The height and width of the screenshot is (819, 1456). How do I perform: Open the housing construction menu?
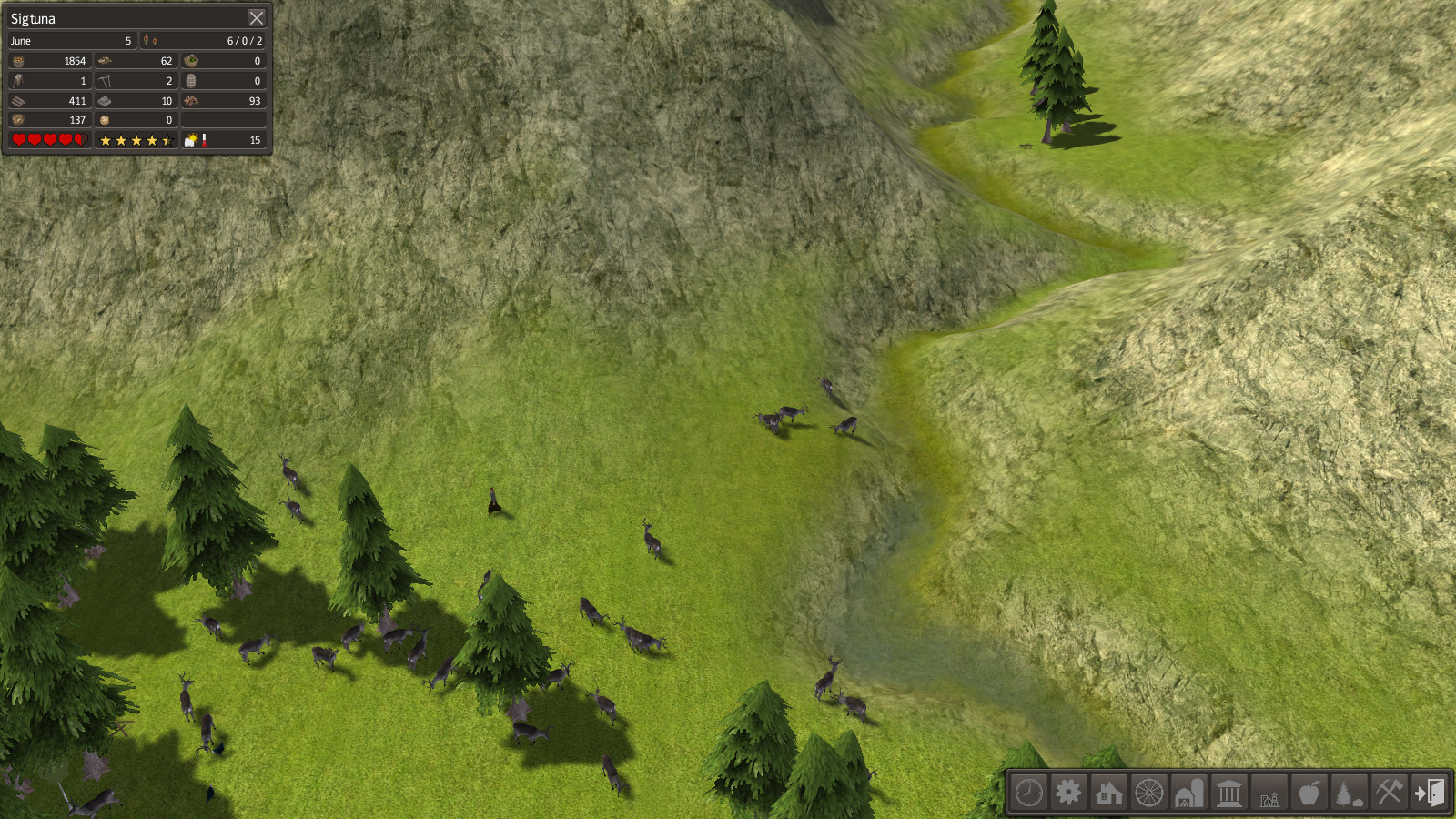pos(1108,793)
